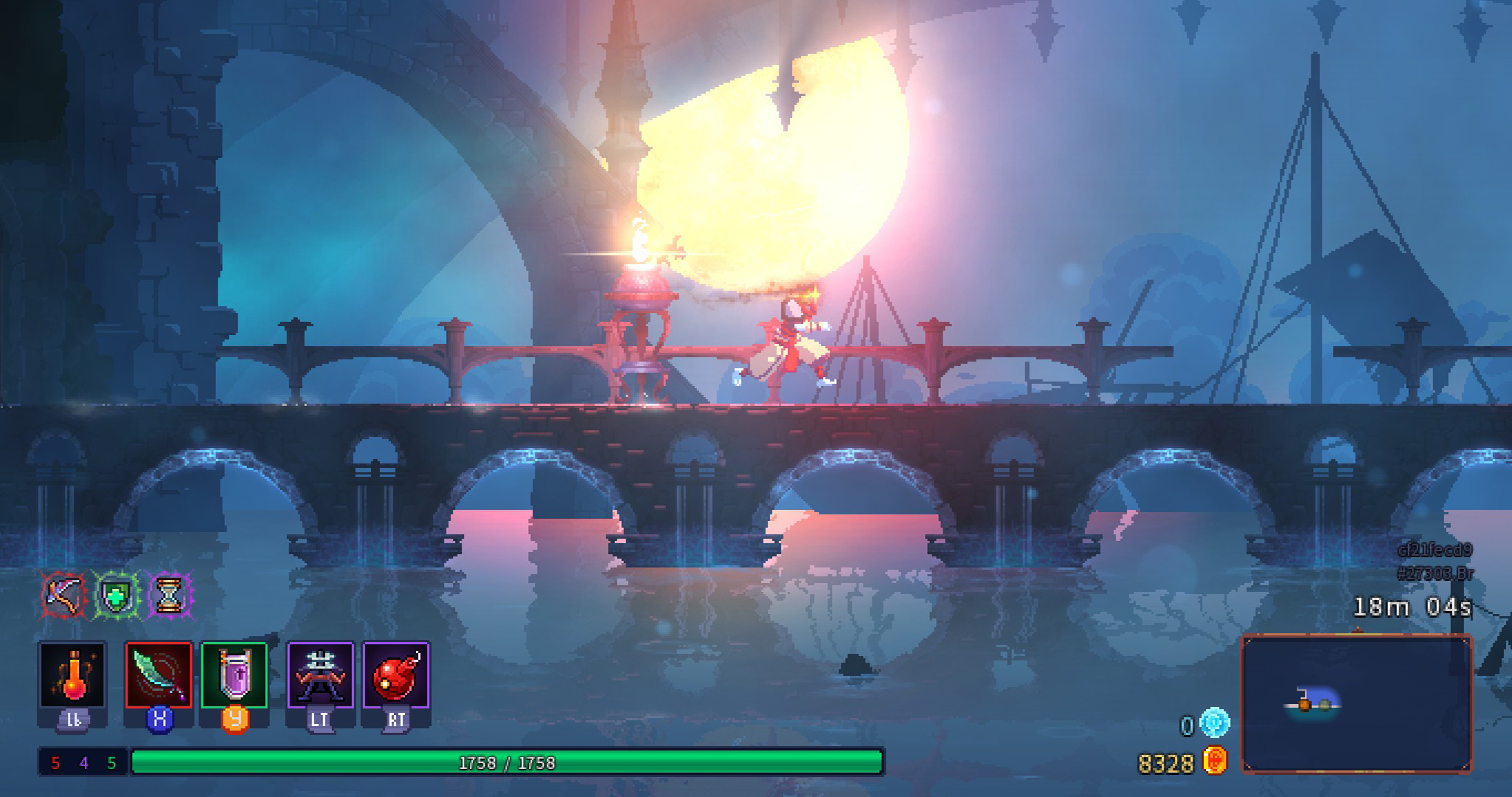Select the orange health flask slot
The height and width of the screenshot is (797, 1512).
[72, 675]
